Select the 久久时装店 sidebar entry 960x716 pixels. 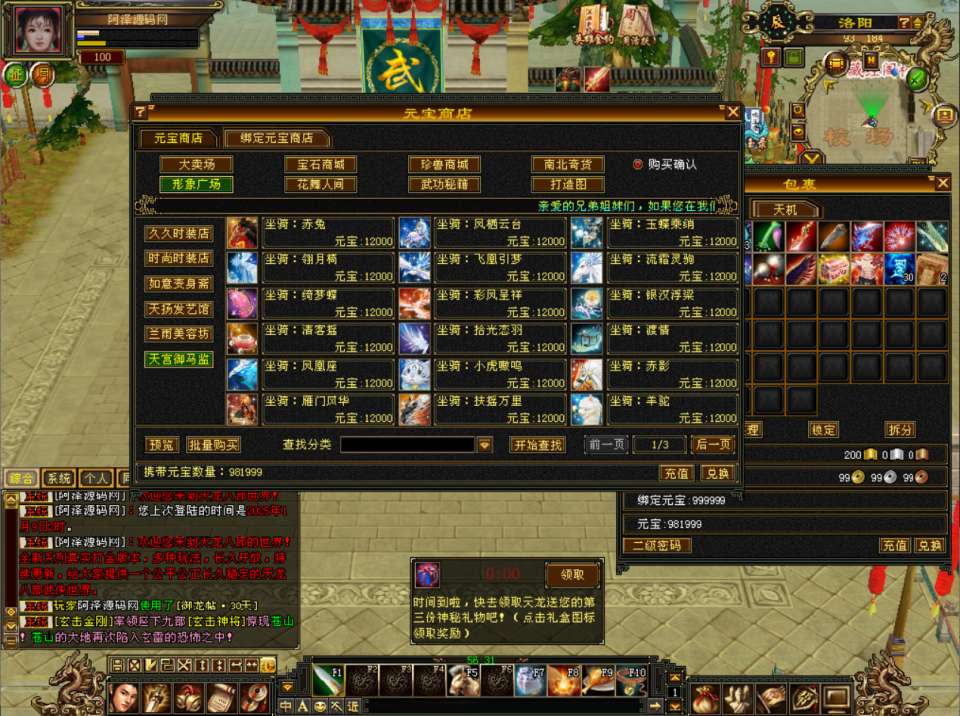(x=180, y=233)
